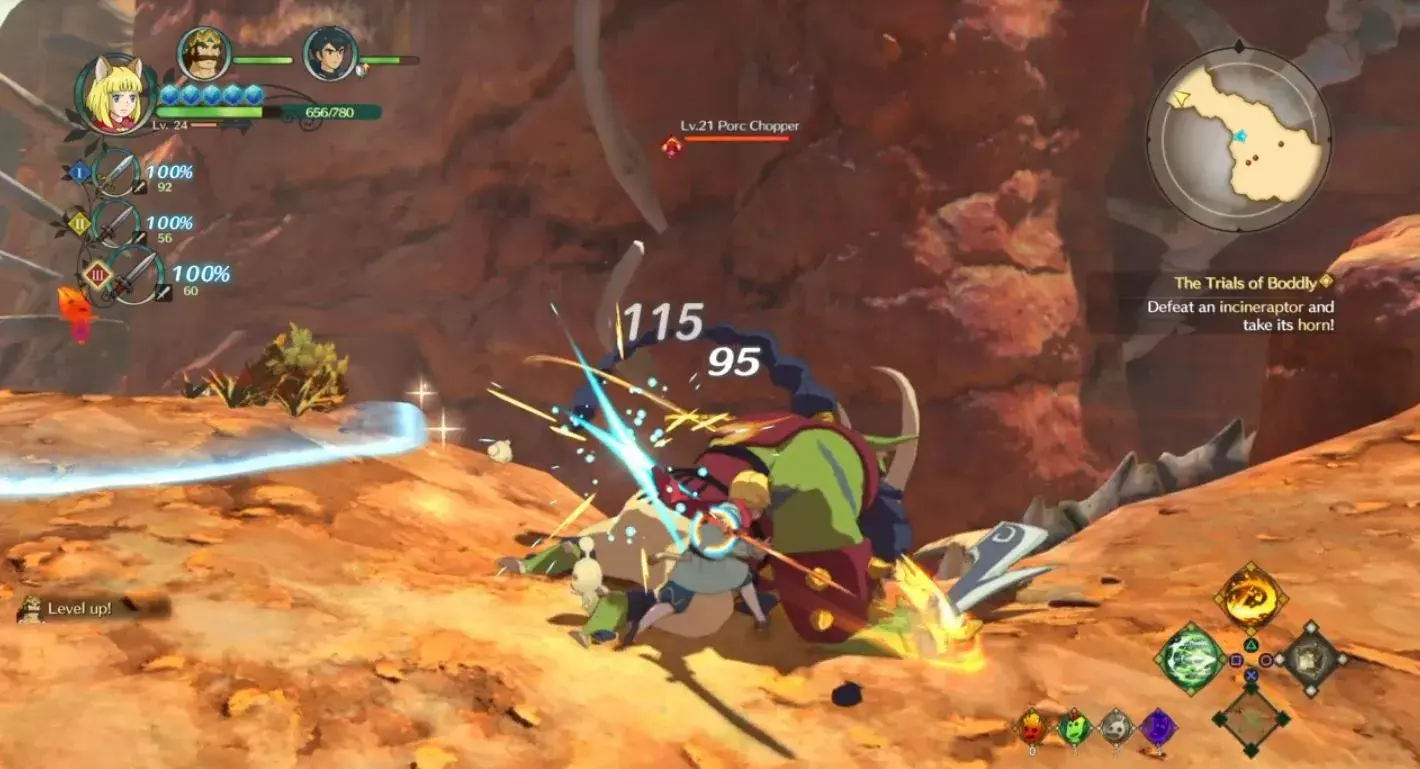
Task: Select the red fire higgledy icon
Action: pyautogui.click(x=1031, y=727)
